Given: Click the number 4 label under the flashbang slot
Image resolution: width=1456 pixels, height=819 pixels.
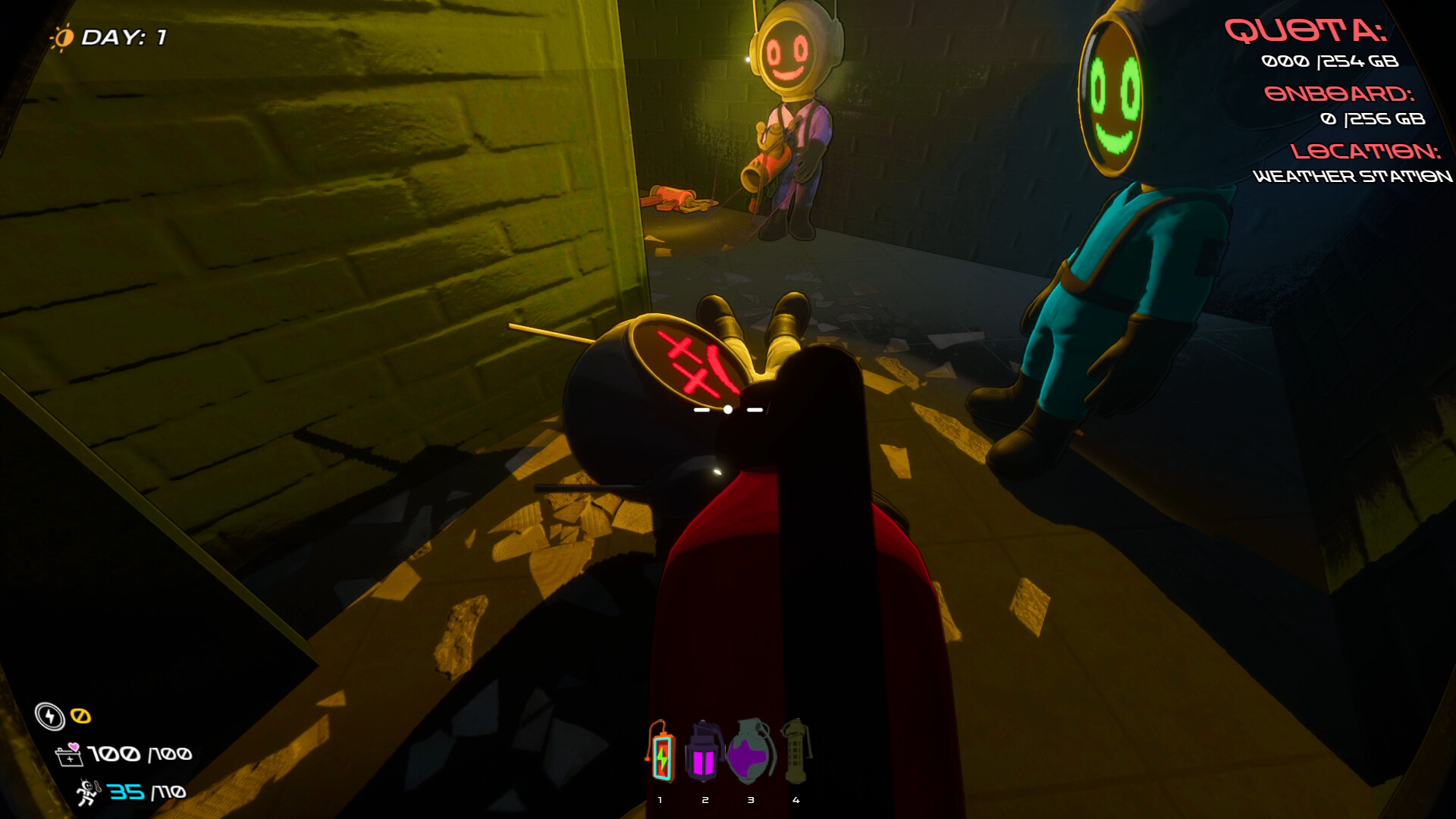Looking at the screenshot, I should tap(795, 799).
